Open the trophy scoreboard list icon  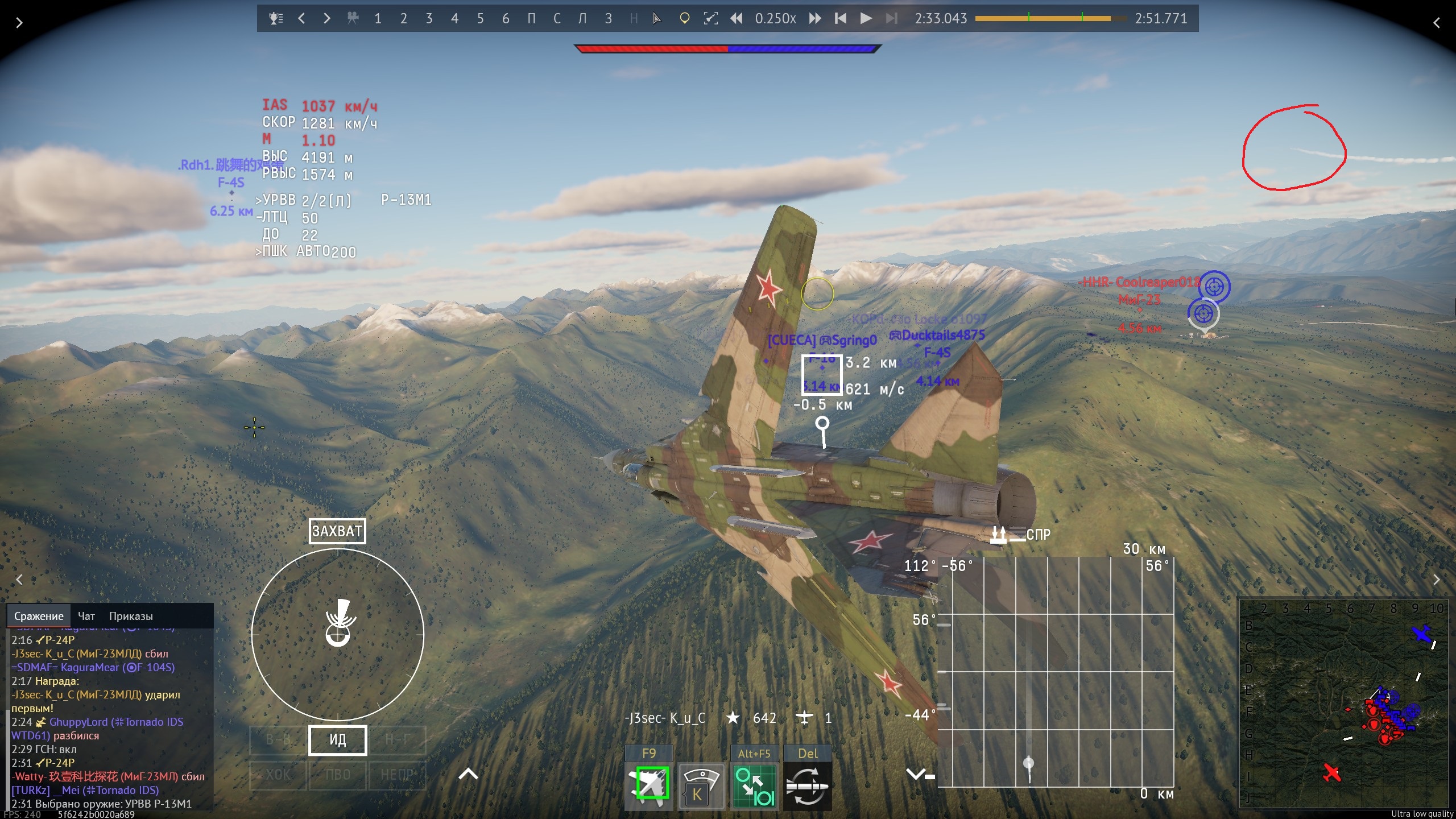tap(276, 19)
